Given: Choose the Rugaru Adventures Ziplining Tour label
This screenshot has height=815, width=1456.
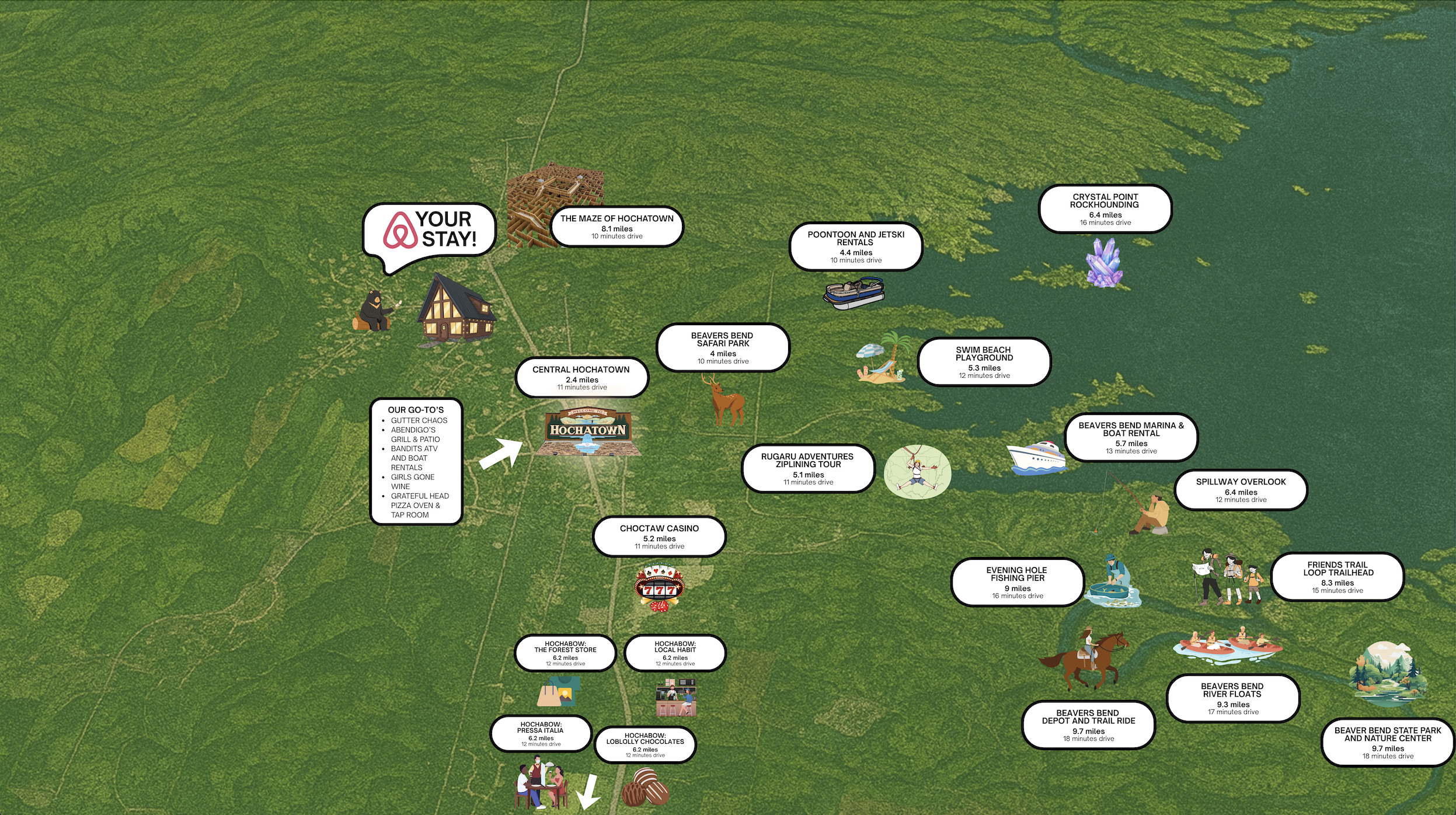Looking at the screenshot, I should (x=807, y=468).
